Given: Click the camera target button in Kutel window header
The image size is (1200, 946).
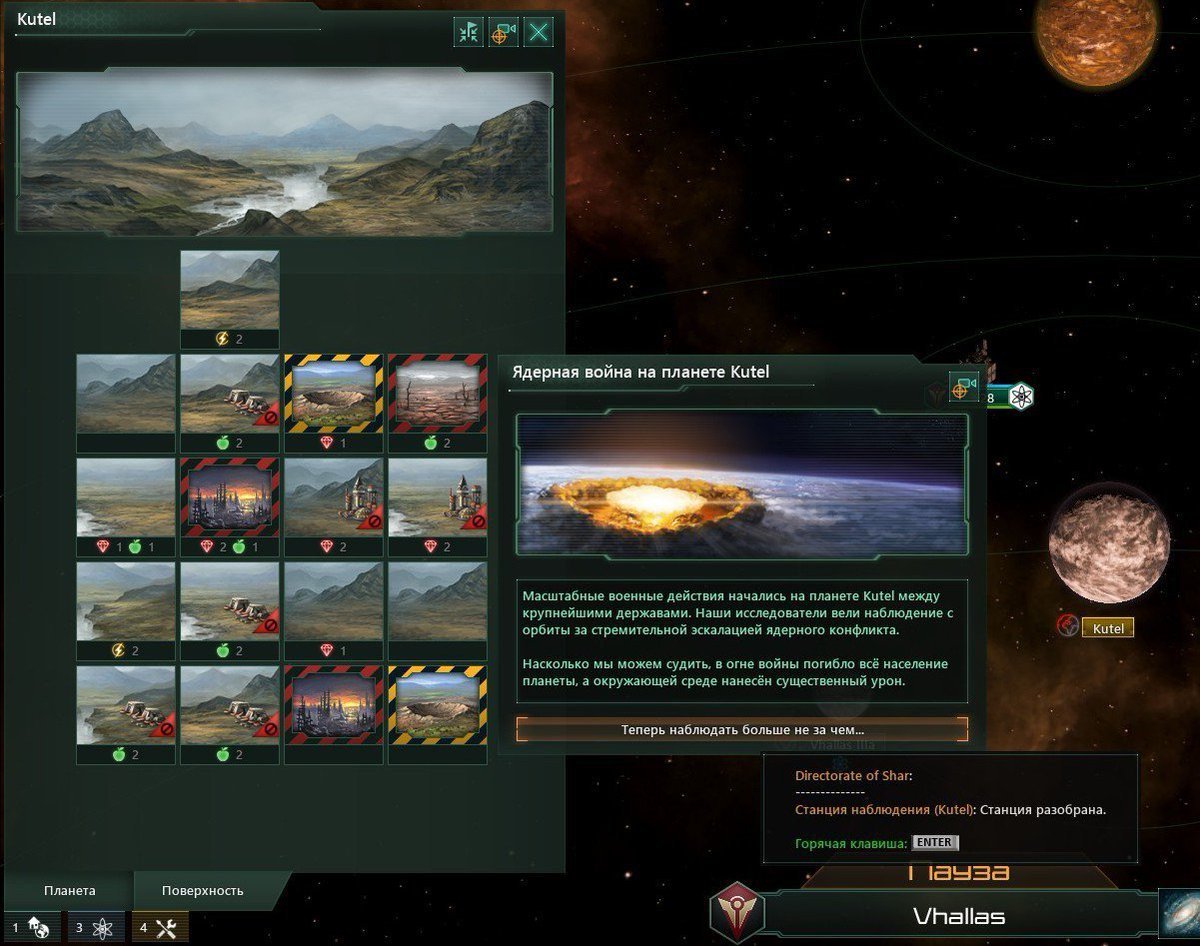Looking at the screenshot, I should point(503,32).
